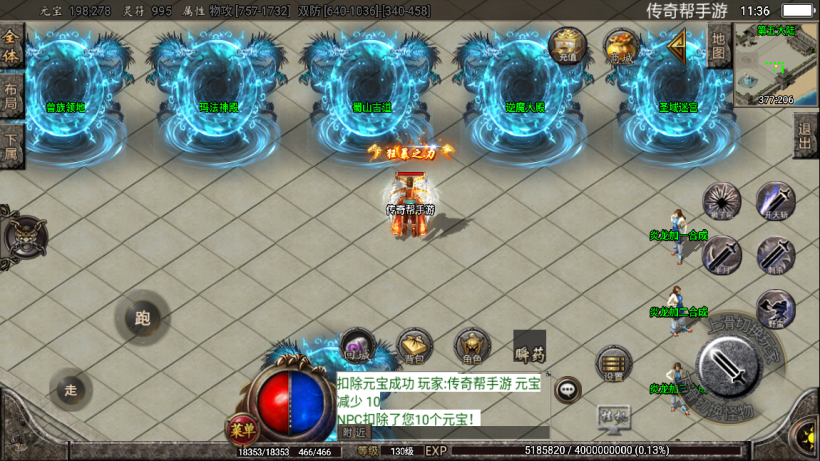Viewport: 820px width, 461px height.
Task: Open the 地图 map button
Action: pos(718,46)
